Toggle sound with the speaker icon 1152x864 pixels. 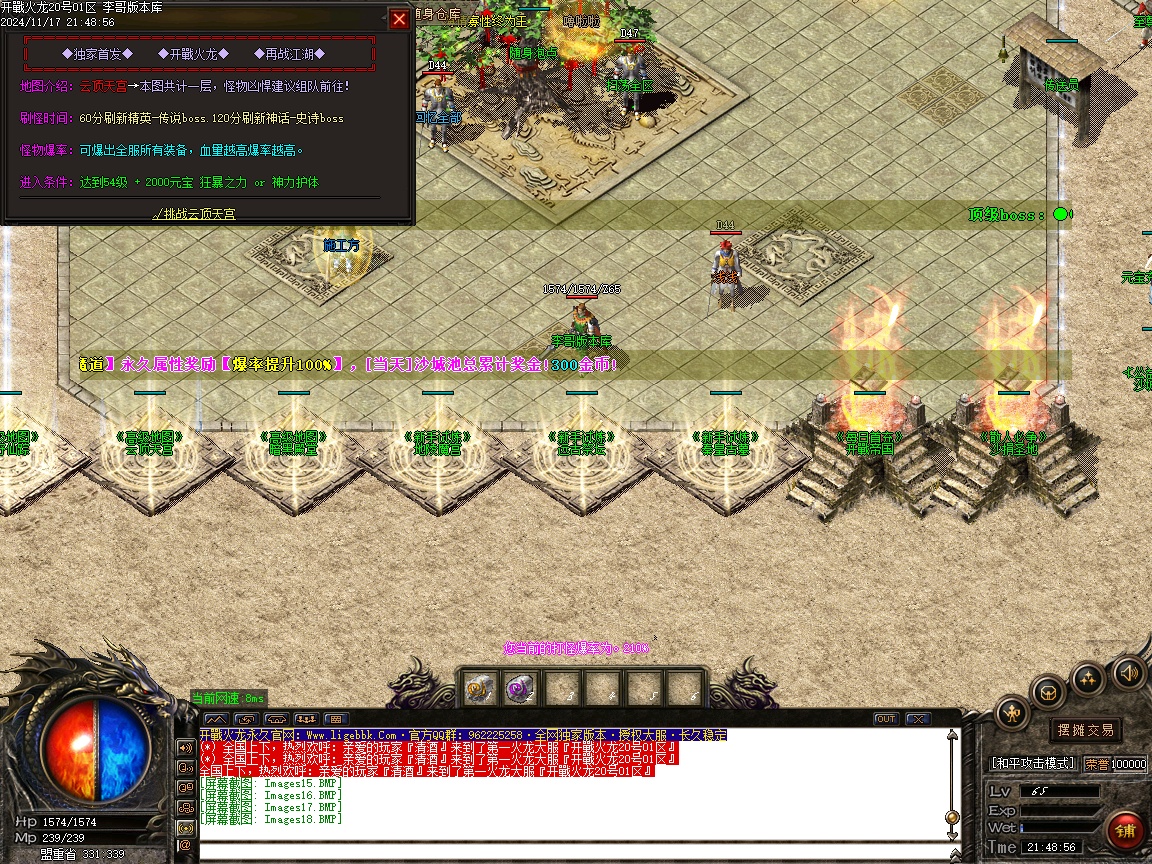point(1128,672)
